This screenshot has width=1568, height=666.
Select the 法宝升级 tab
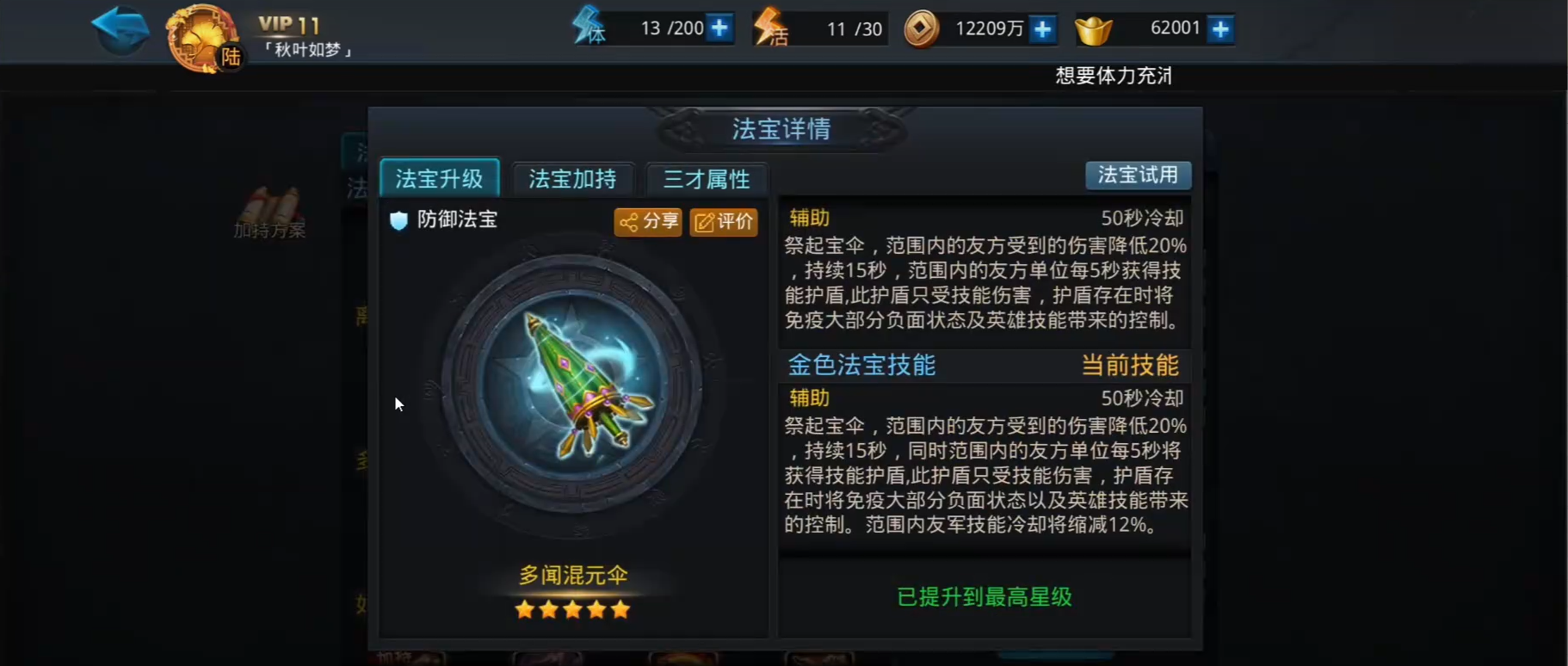coord(440,176)
